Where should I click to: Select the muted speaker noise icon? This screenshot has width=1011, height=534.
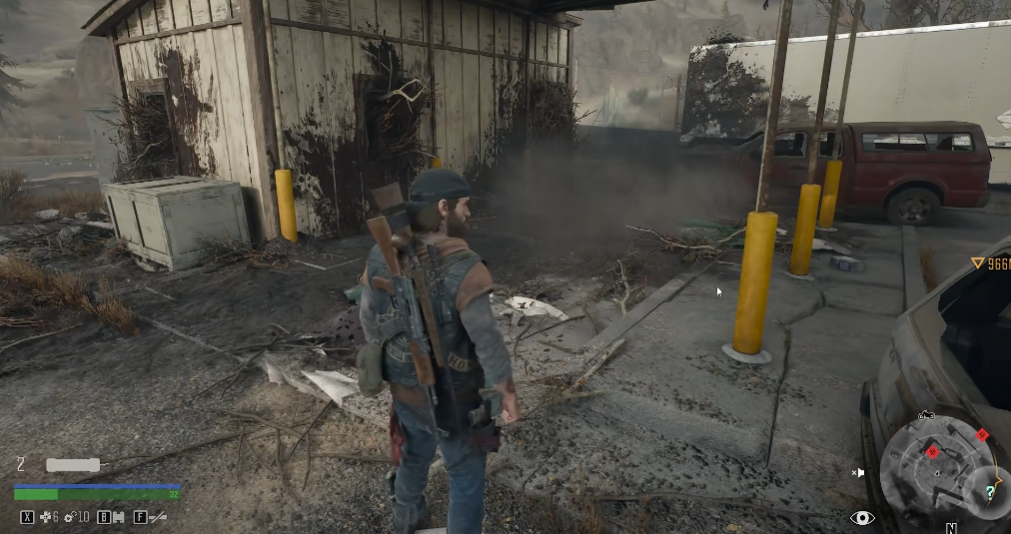tap(857, 472)
